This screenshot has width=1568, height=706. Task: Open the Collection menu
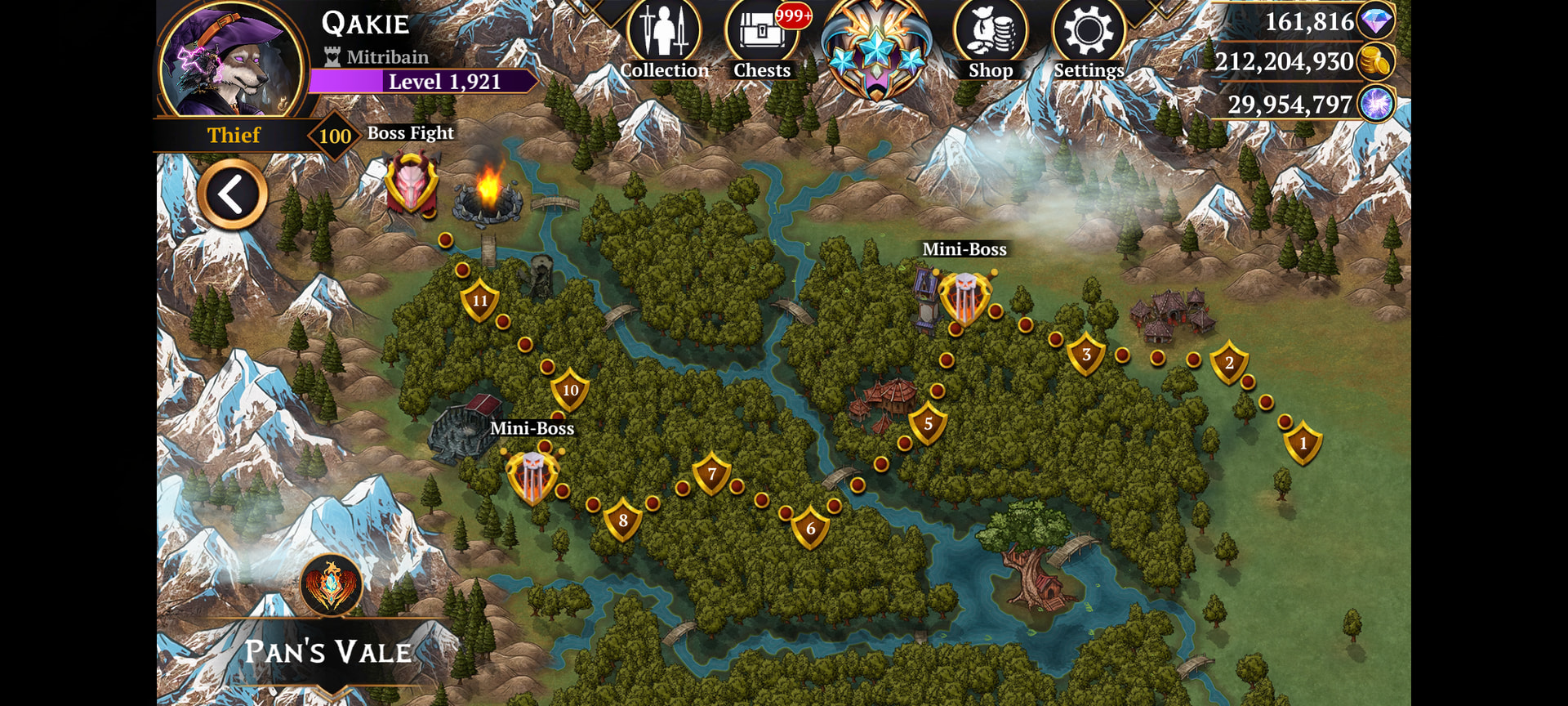[664, 39]
